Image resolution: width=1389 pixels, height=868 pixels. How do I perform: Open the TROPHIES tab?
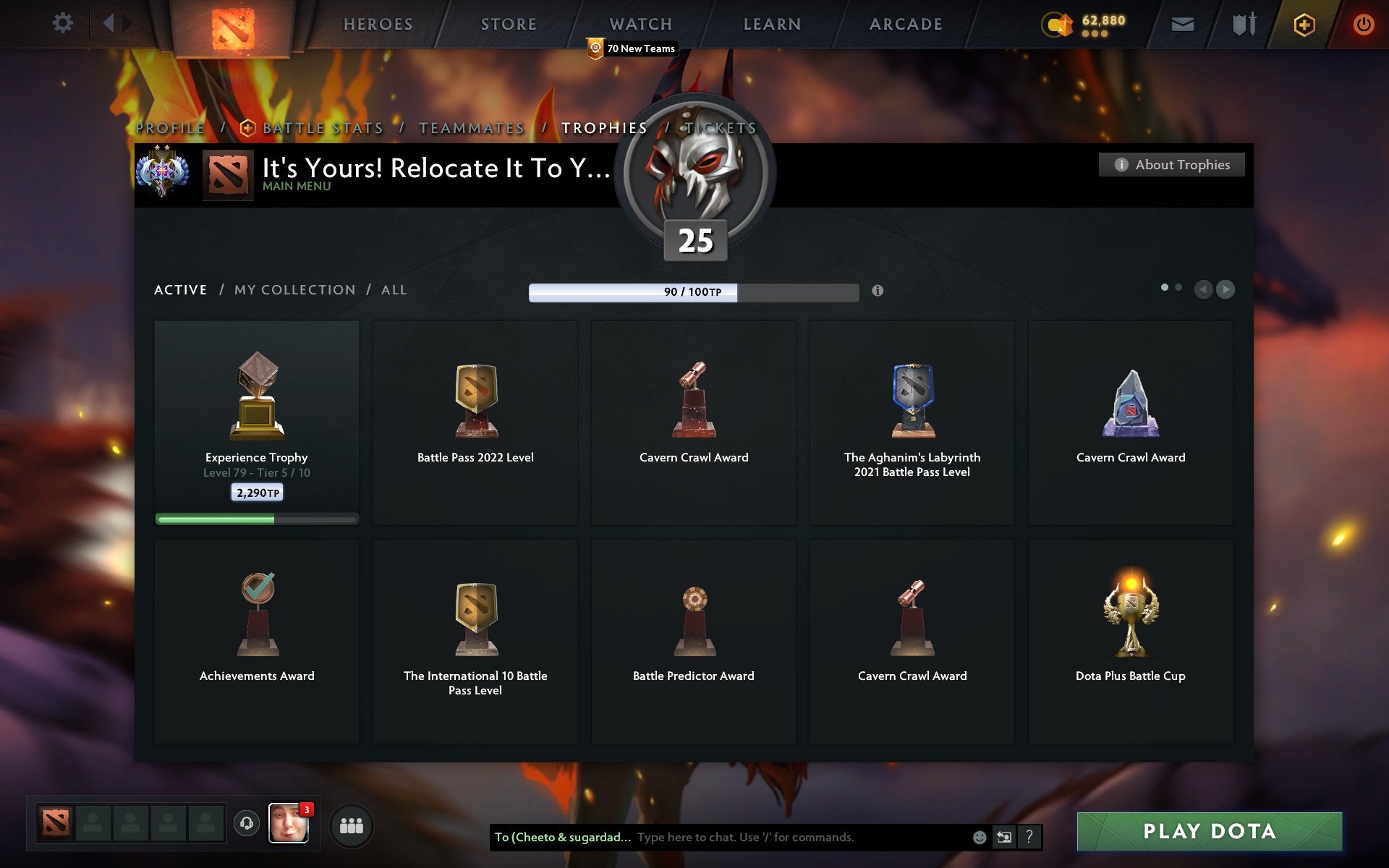(605, 127)
